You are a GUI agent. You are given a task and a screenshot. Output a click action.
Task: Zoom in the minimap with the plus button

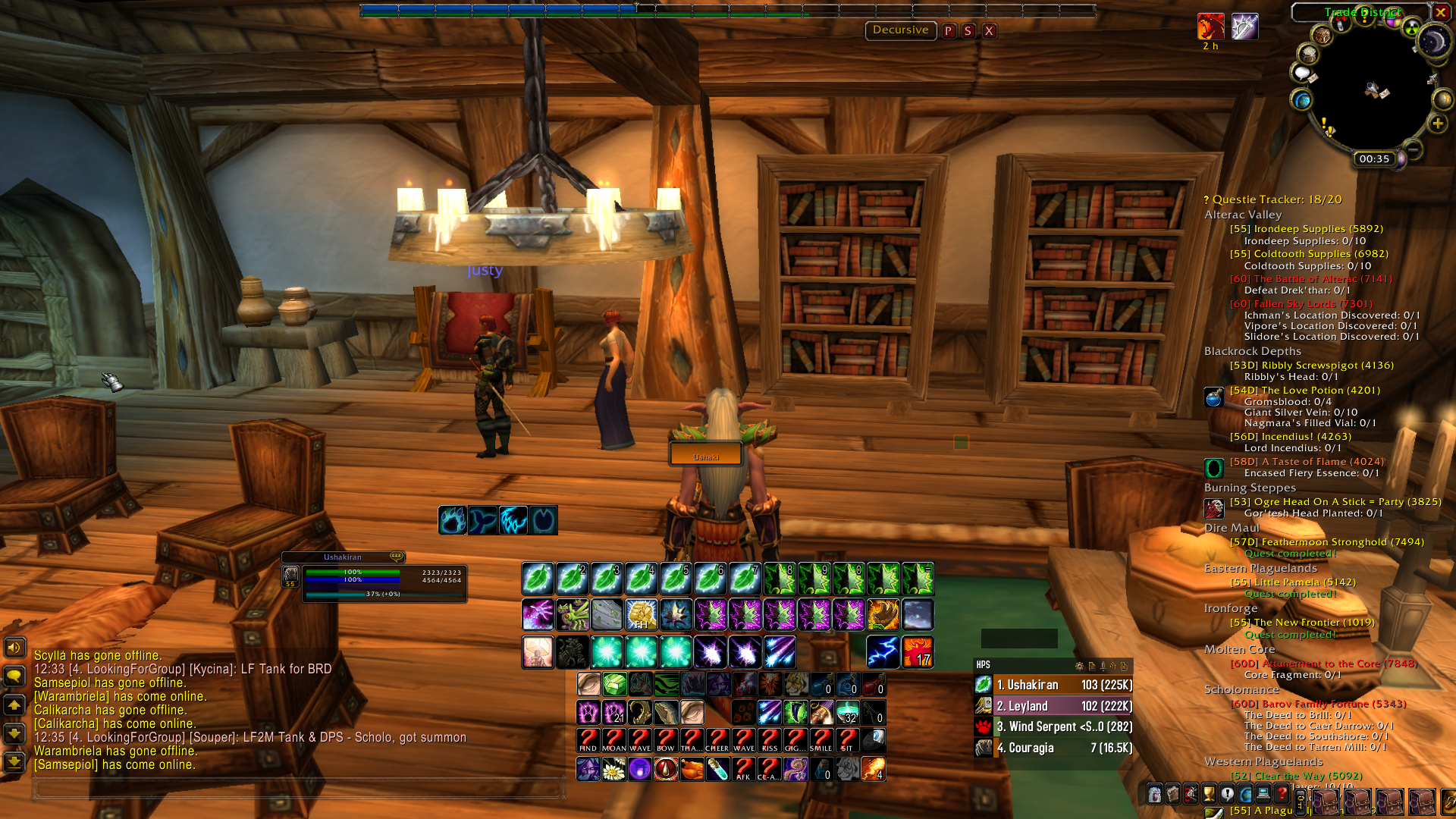coord(1437,124)
